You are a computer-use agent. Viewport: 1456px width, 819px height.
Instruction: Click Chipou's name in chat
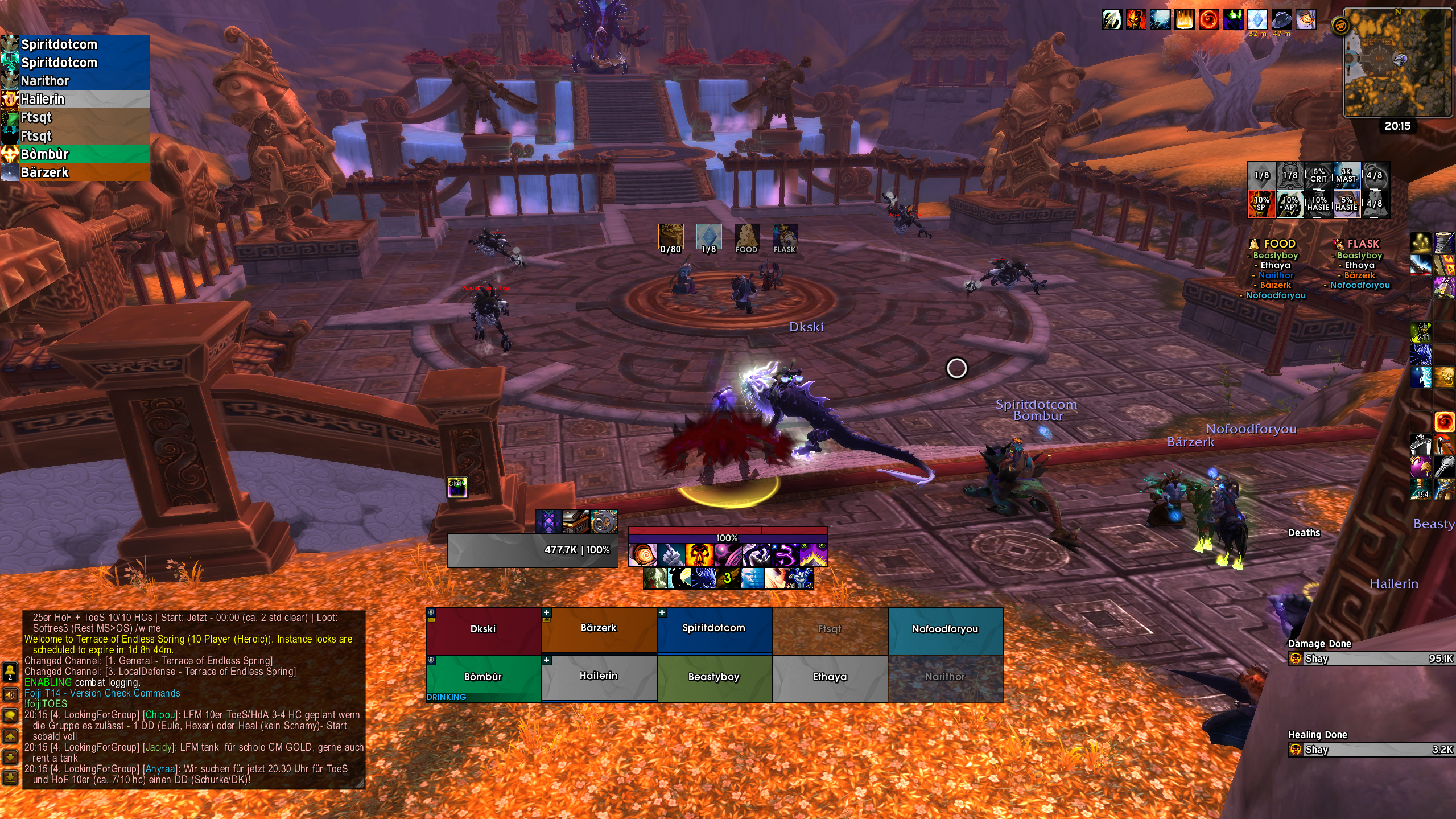[160, 715]
